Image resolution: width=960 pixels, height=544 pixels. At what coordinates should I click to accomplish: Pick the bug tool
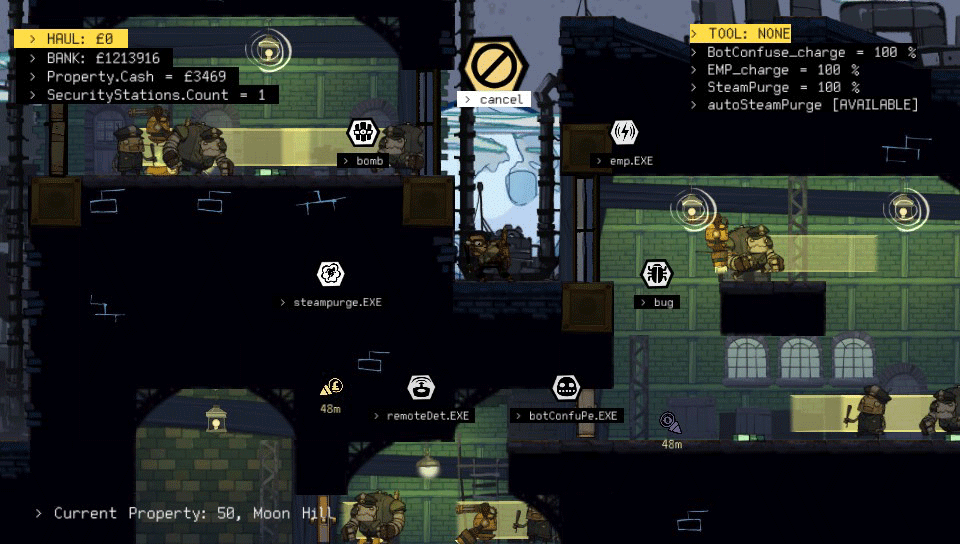tap(656, 273)
